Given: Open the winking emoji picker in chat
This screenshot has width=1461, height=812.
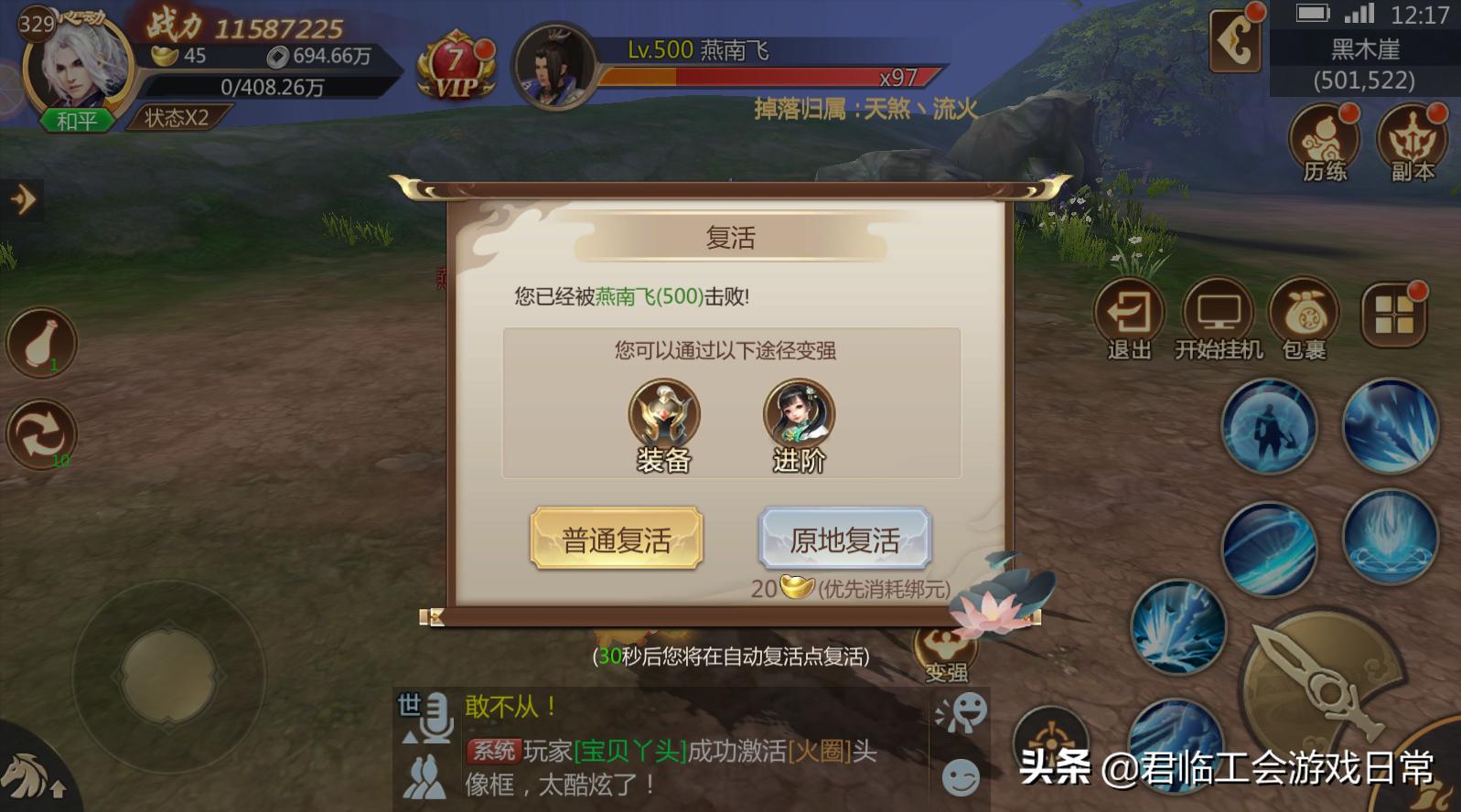Looking at the screenshot, I should click(x=959, y=776).
